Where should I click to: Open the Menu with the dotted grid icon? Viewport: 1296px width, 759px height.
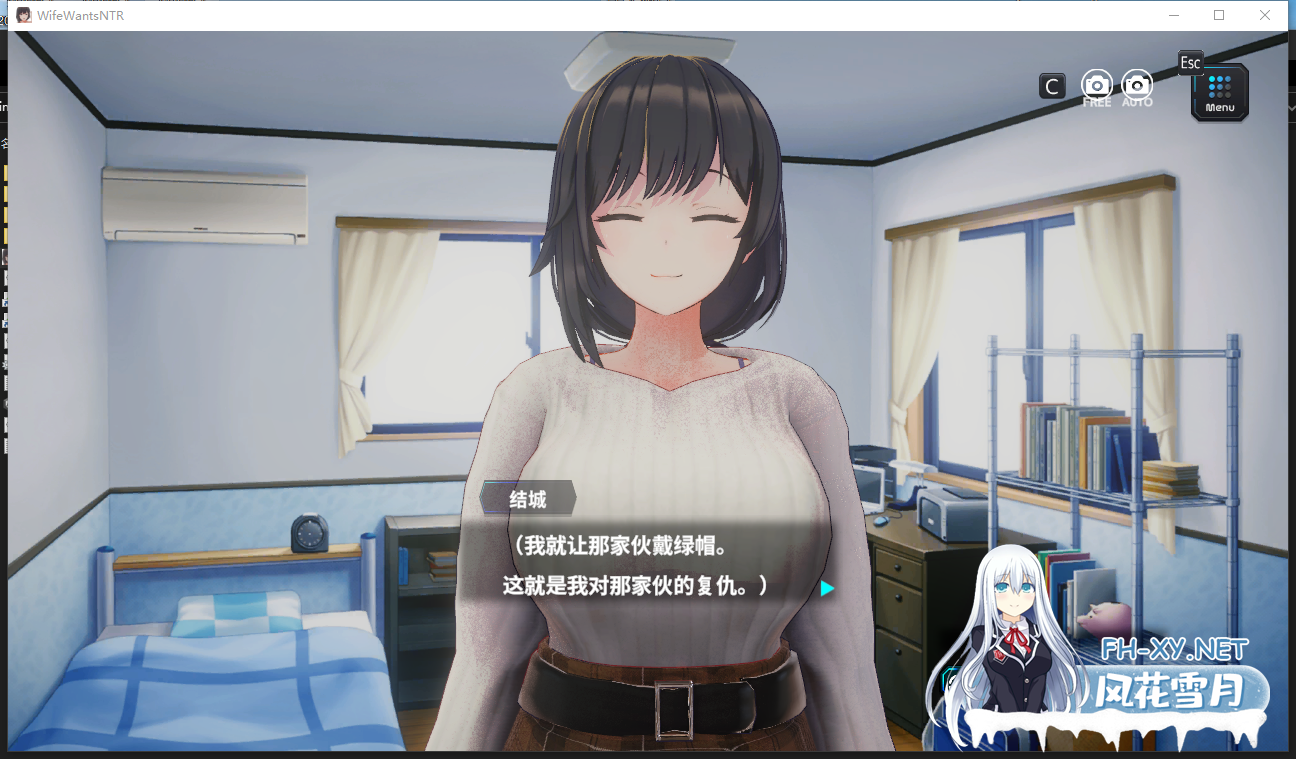(x=1219, y=90)
